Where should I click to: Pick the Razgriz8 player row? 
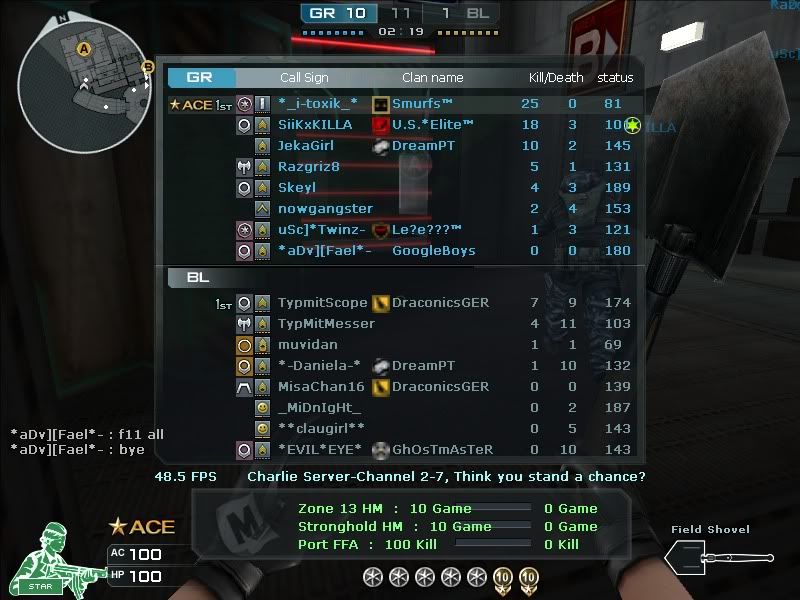(x=309, y=167)
